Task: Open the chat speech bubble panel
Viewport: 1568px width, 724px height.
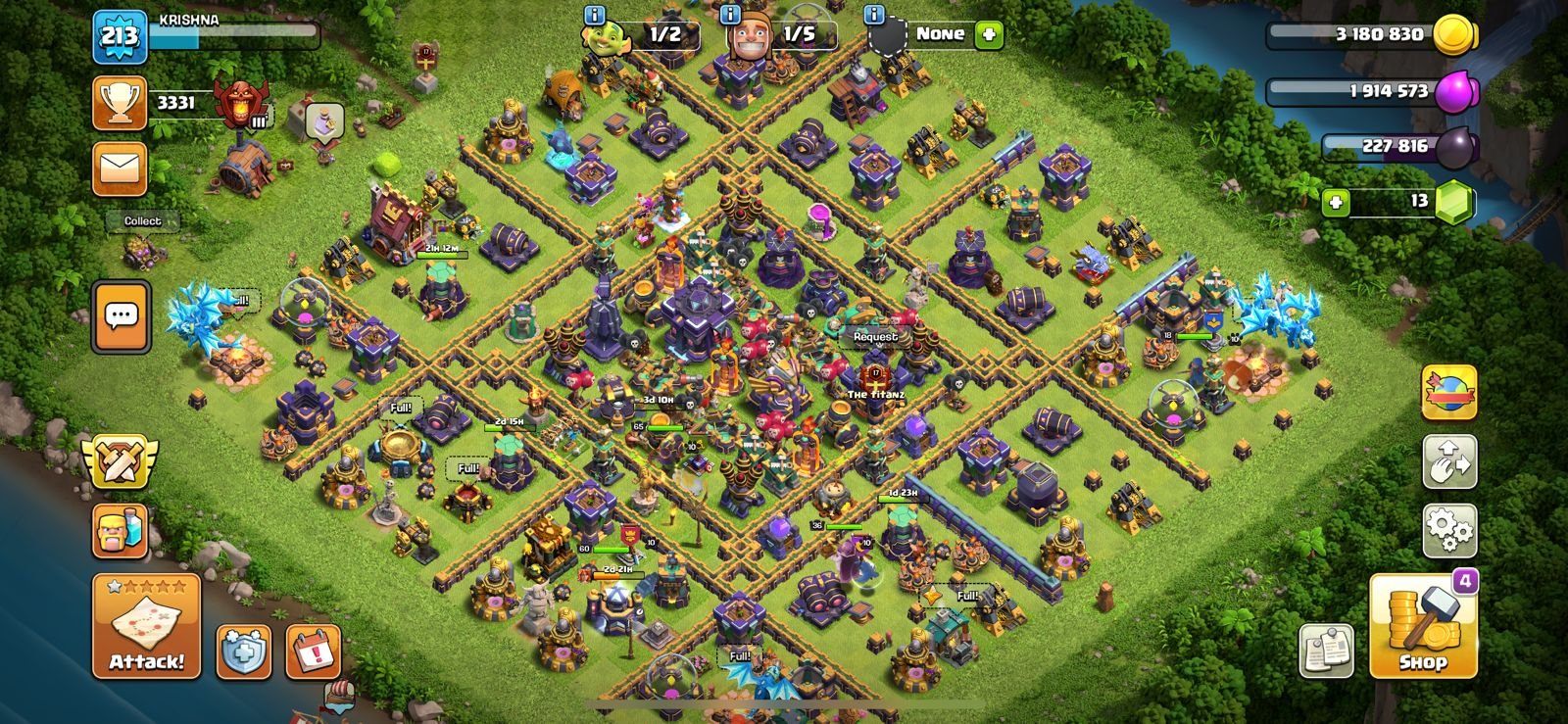Action: (122, 316)
